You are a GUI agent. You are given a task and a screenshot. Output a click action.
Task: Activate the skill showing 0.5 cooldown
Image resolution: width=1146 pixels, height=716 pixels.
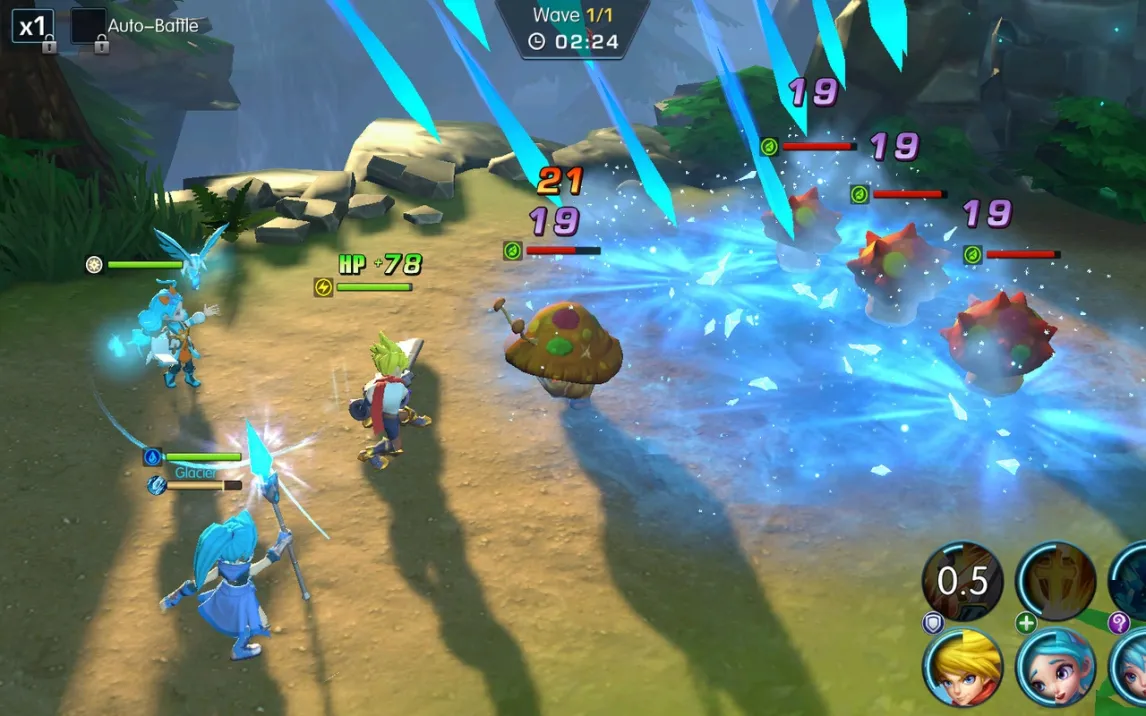point(963,581)
